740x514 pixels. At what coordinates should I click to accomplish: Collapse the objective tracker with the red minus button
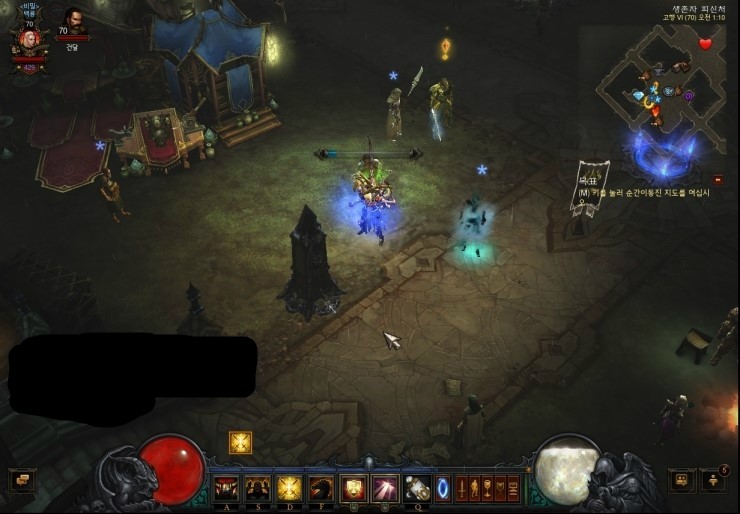coord(718,179)
